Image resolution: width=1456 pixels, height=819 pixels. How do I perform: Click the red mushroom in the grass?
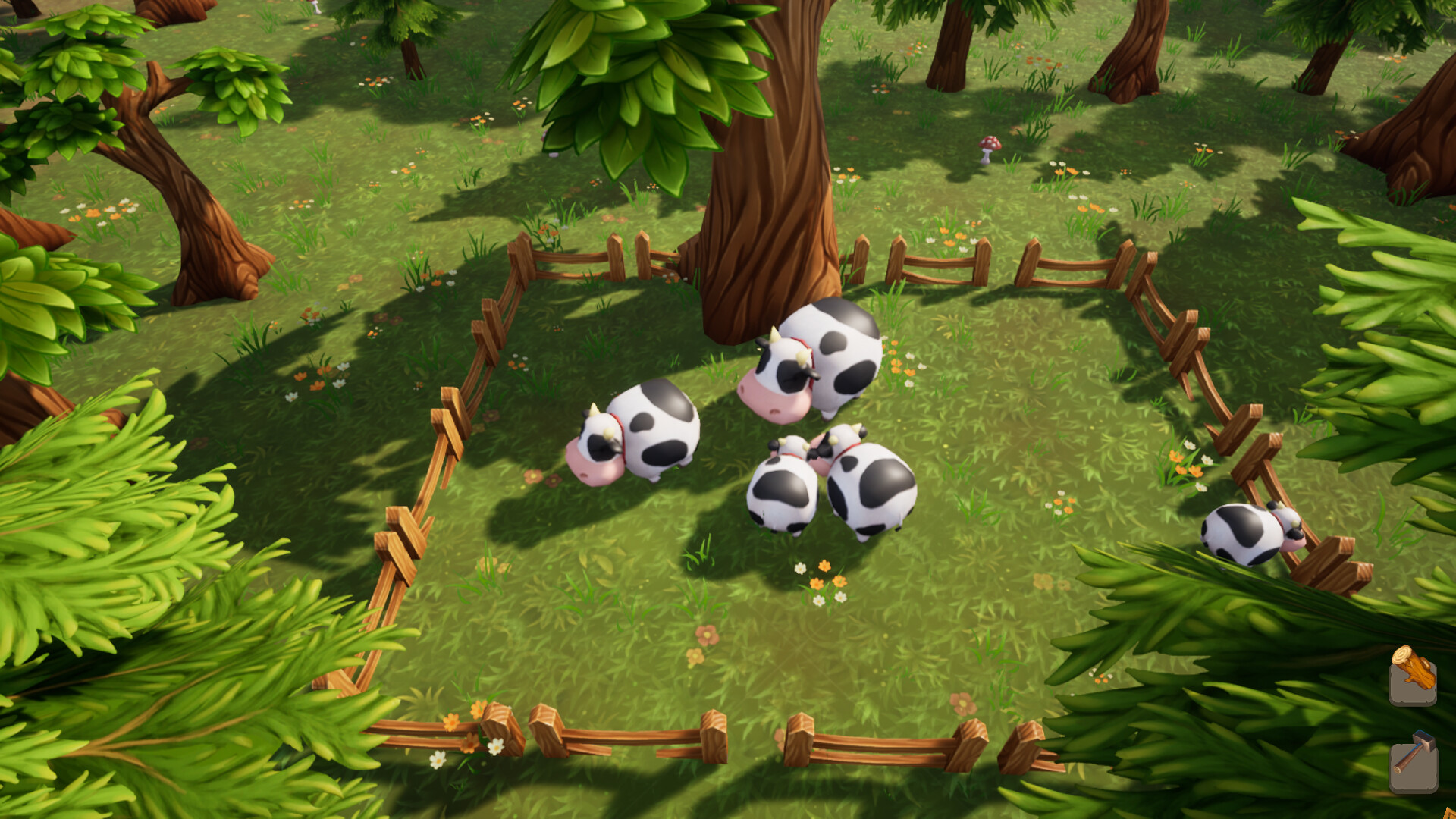[x=987, y=148]
